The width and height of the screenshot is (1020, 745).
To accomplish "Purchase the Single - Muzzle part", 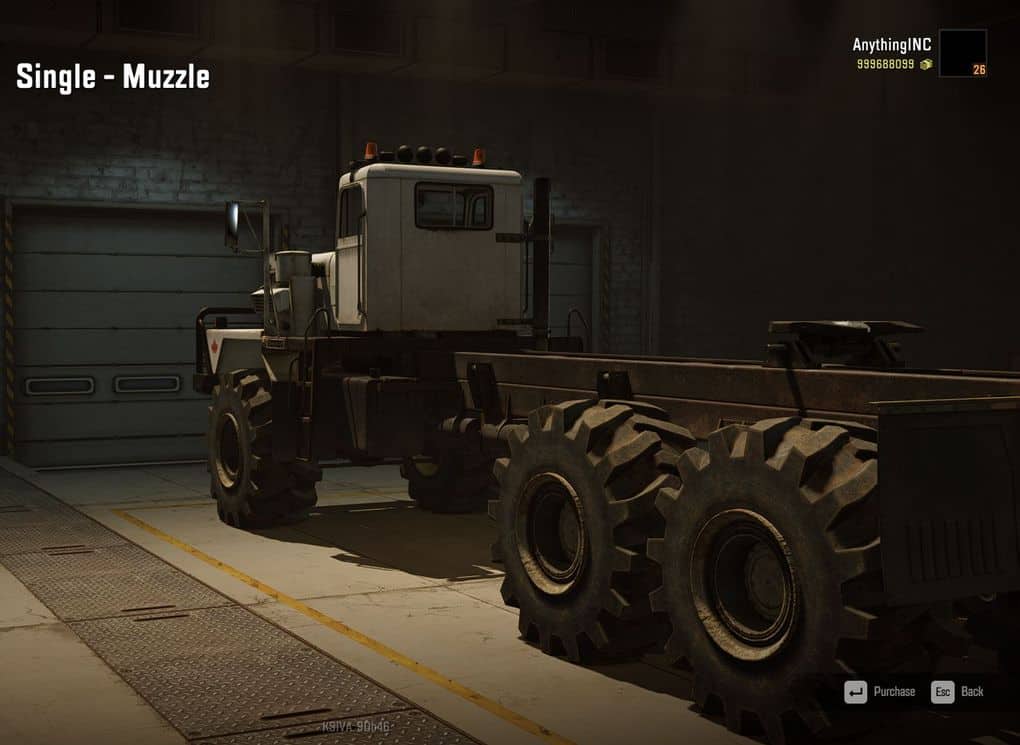I will 881,691.
